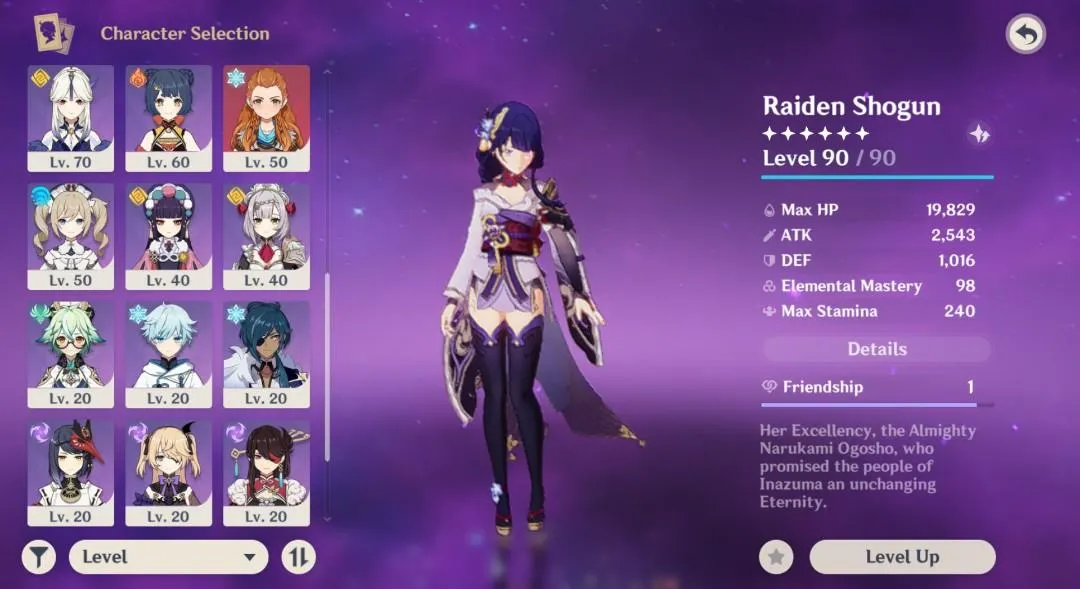Open Raiden Shogun's stat Details
Image resolution: width=1080 pixels, height=589 pixels.
877,349
